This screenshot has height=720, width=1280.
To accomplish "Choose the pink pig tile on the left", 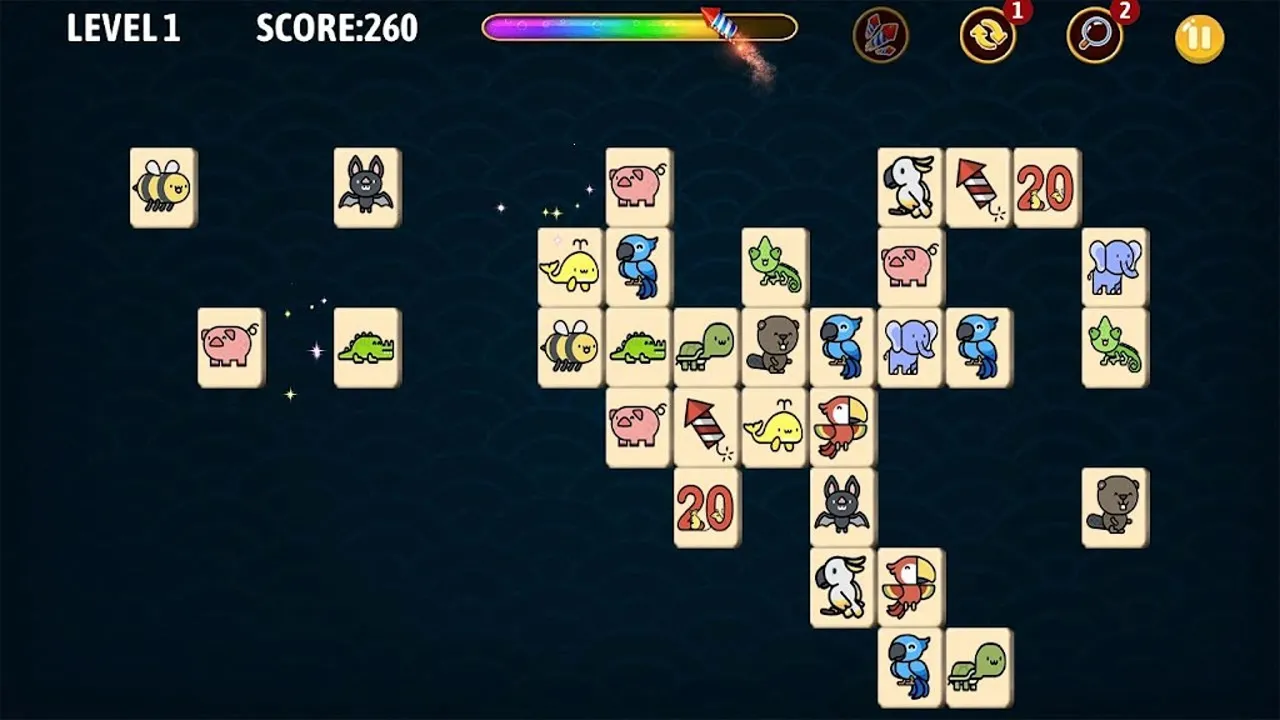I will pos(230,348).
